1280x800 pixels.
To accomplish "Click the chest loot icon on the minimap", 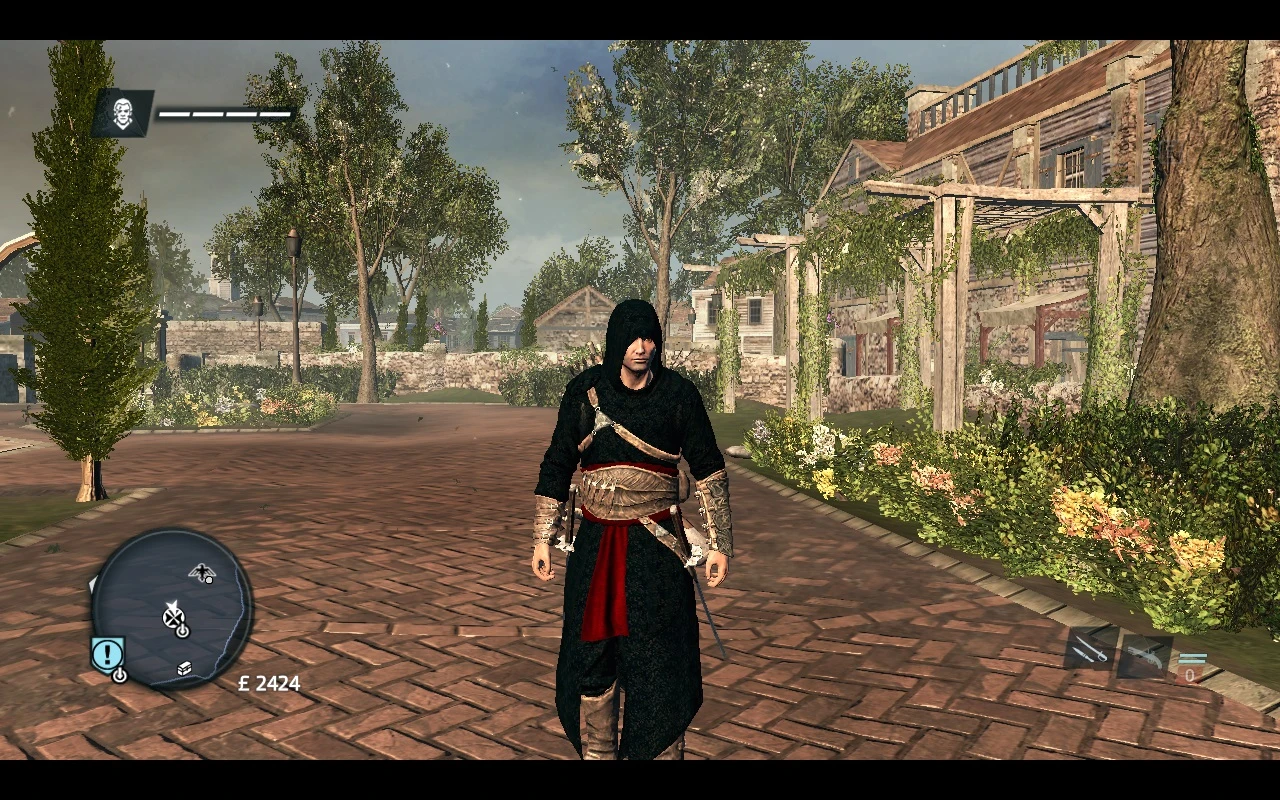I will (184, 668).
